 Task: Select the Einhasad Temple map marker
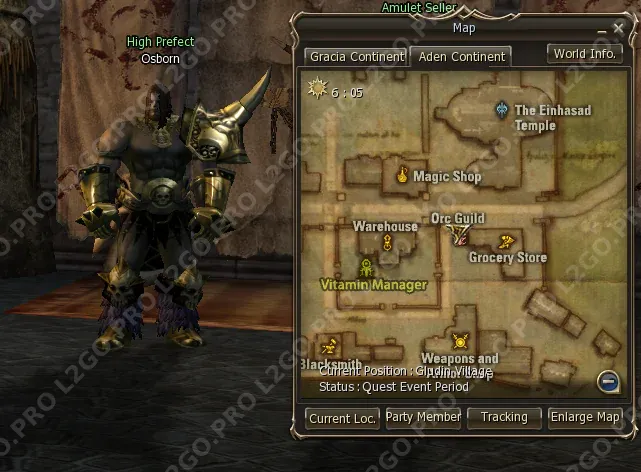[x=502, y=108]
